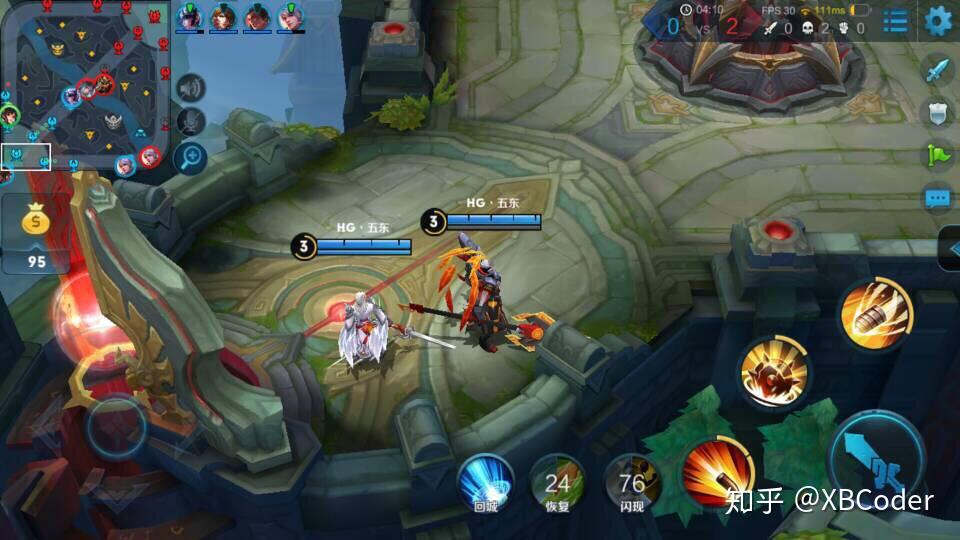The image size is (960, 540).
Task: Open the gold bag shop button
Action: pyautogui.click(x=36, y=232)
